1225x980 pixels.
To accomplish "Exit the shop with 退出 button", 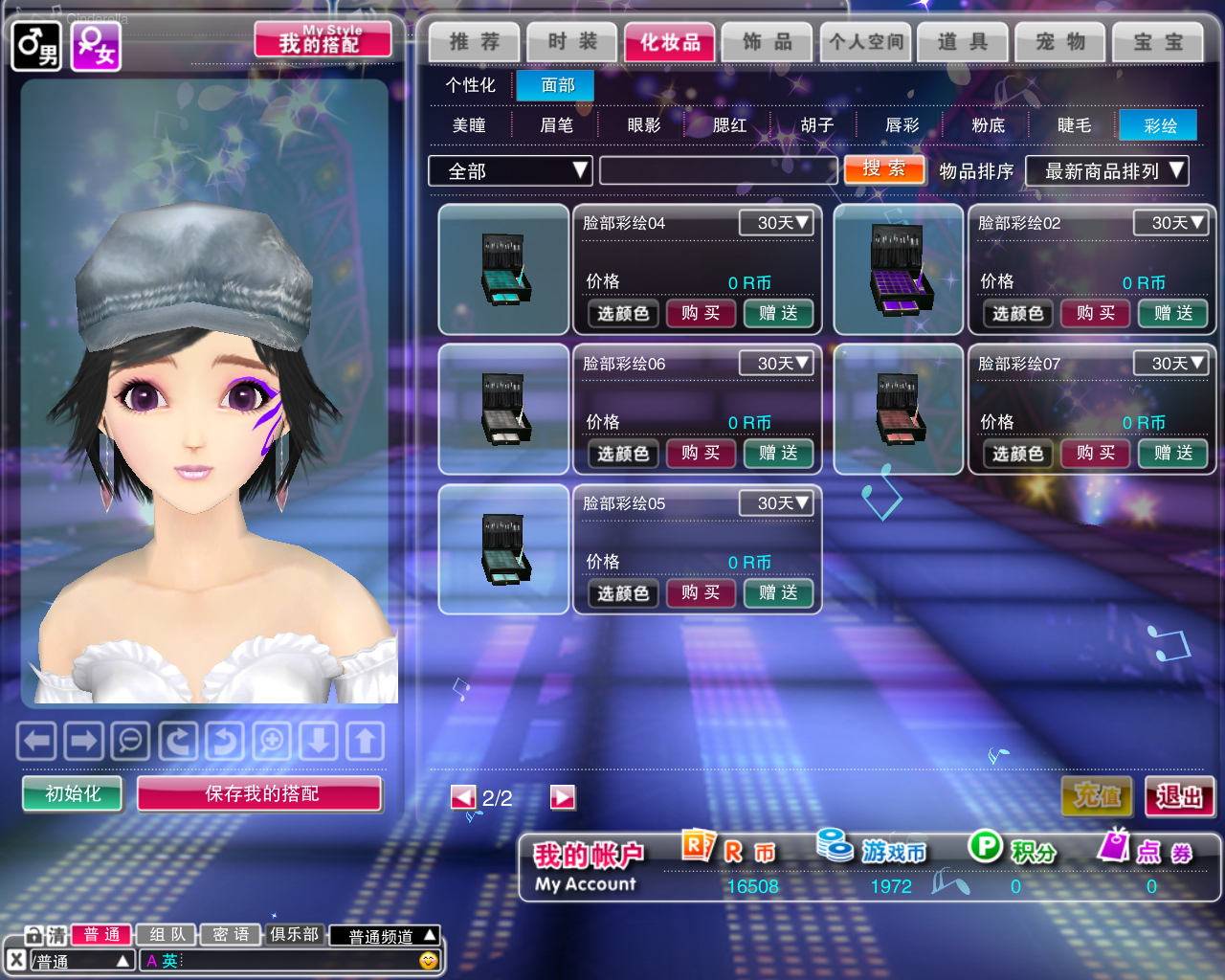I will tap(1179, 796).
